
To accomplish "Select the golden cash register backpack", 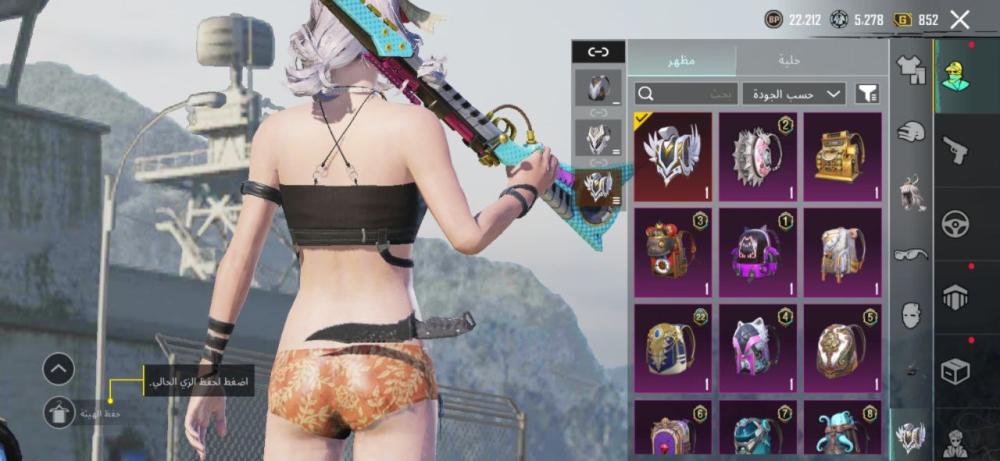I will click(x=842, y=156).
